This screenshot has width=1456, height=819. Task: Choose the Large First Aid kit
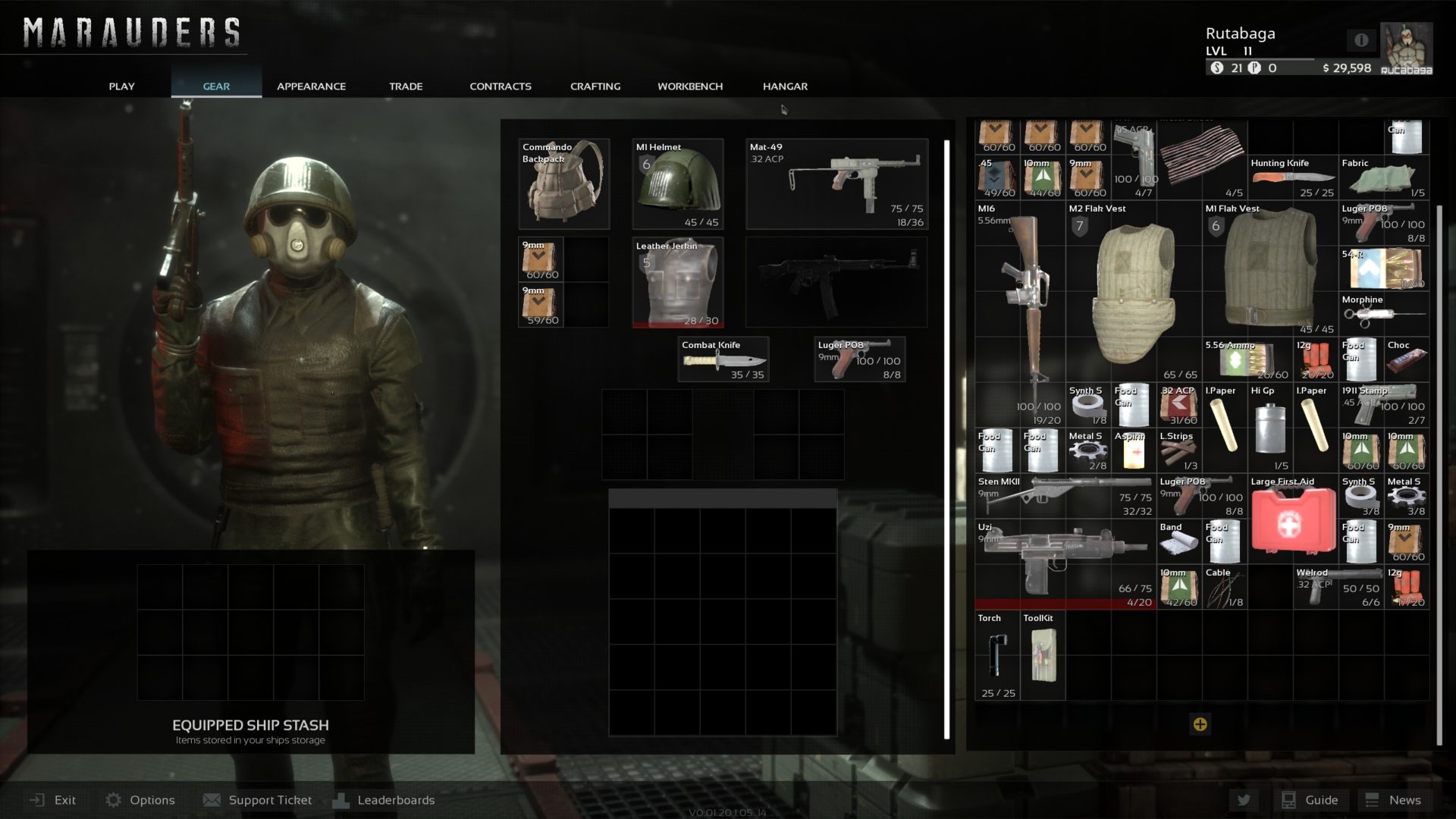point(1293,519)
